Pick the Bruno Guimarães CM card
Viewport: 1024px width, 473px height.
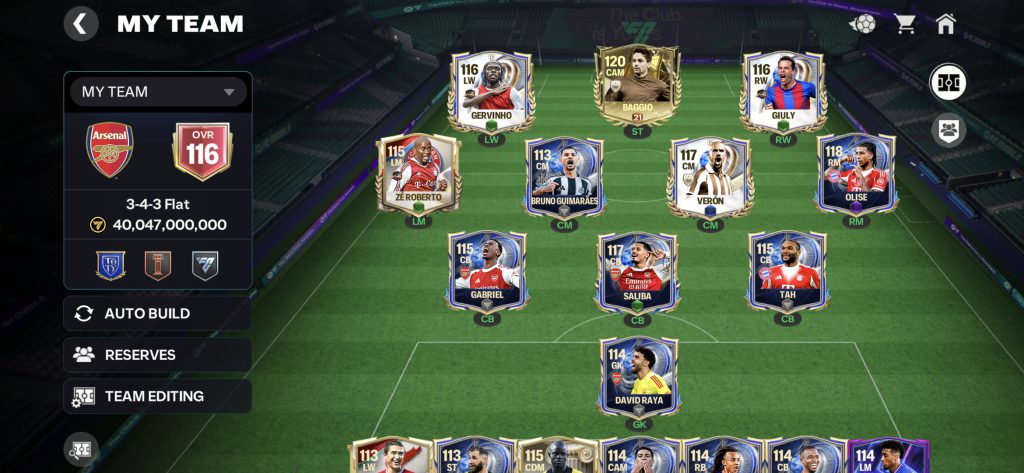point(565,177)
